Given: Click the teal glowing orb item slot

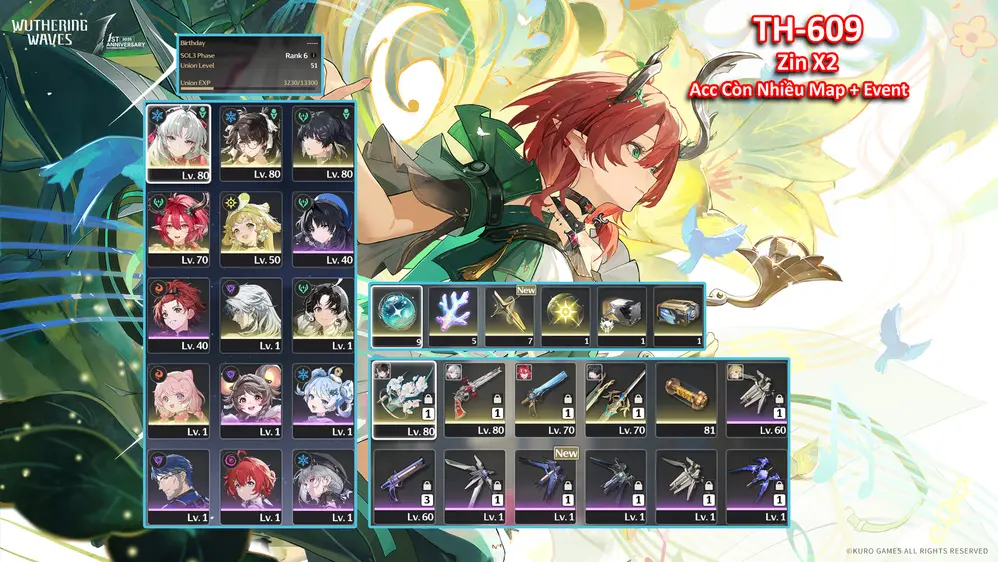Looking at the screenshot, I should coord(396,311).
